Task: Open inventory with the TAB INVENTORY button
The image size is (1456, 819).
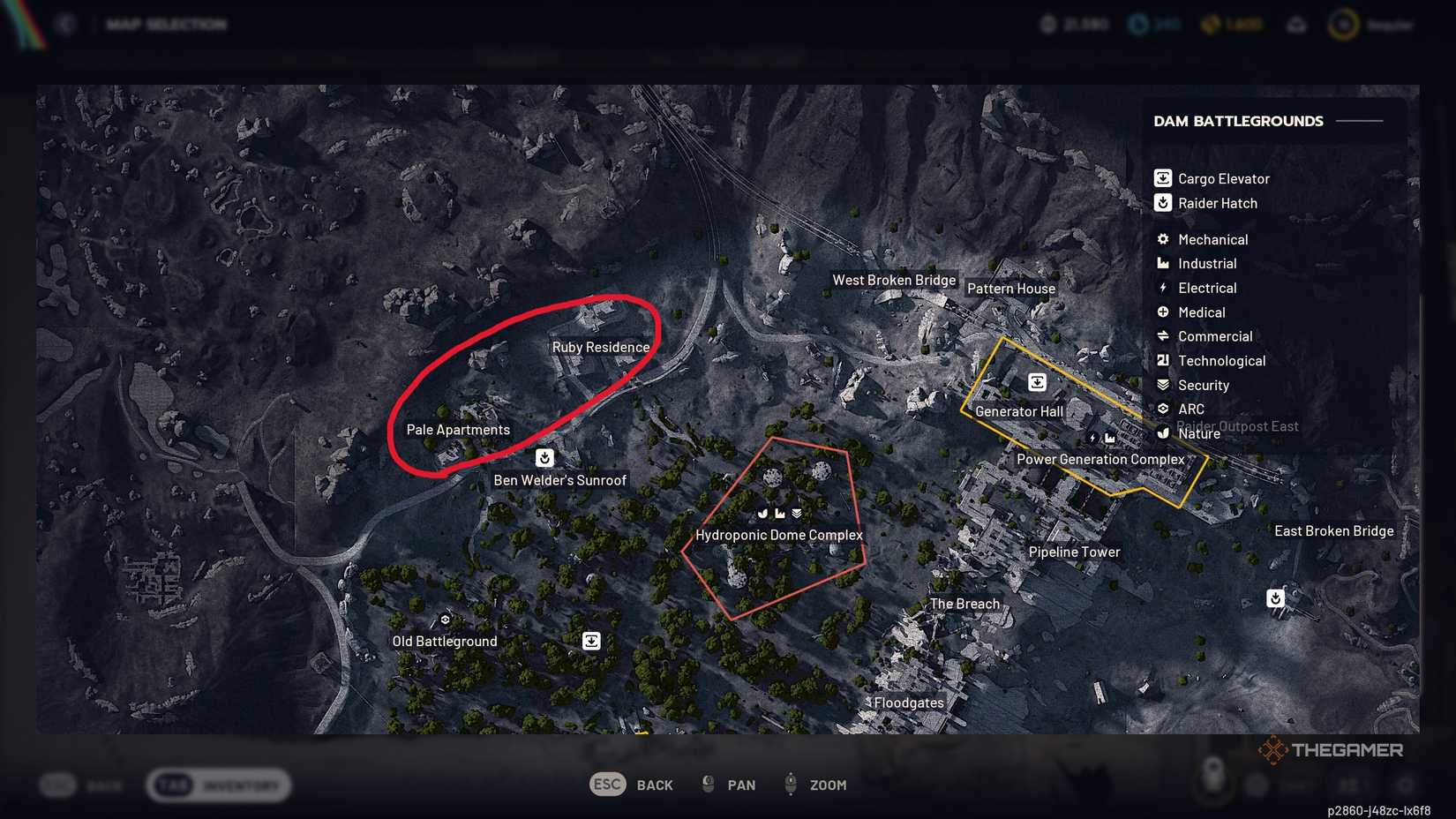Action: [x=219, y=784]
